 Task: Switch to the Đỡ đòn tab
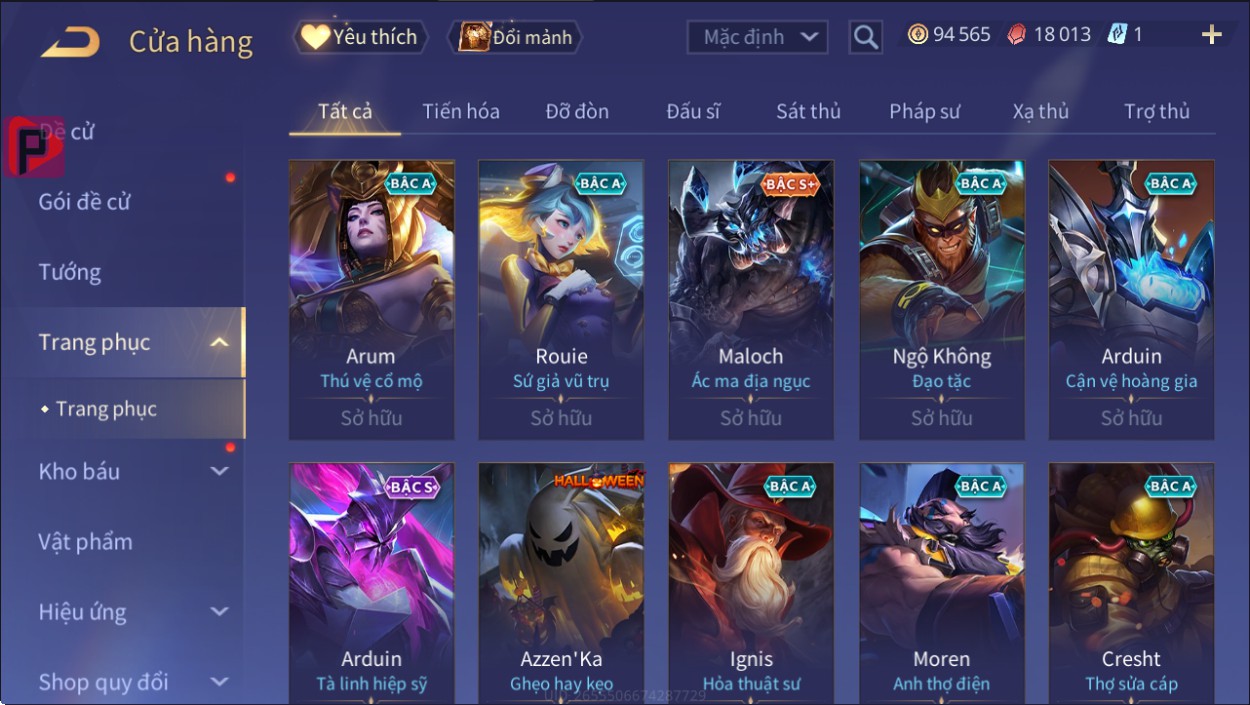pos(577,112)
